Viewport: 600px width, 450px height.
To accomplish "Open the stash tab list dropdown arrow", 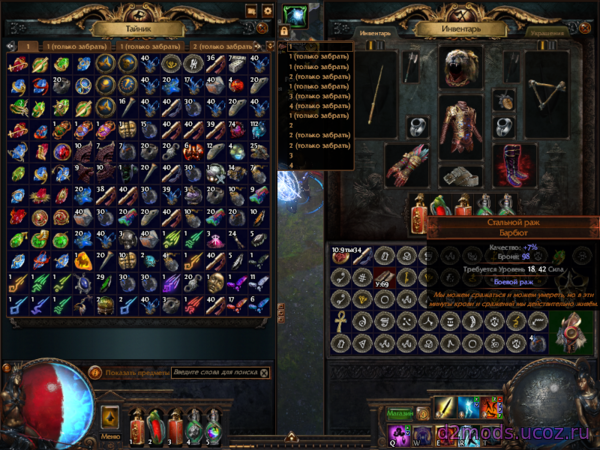I will pos(270,46).
